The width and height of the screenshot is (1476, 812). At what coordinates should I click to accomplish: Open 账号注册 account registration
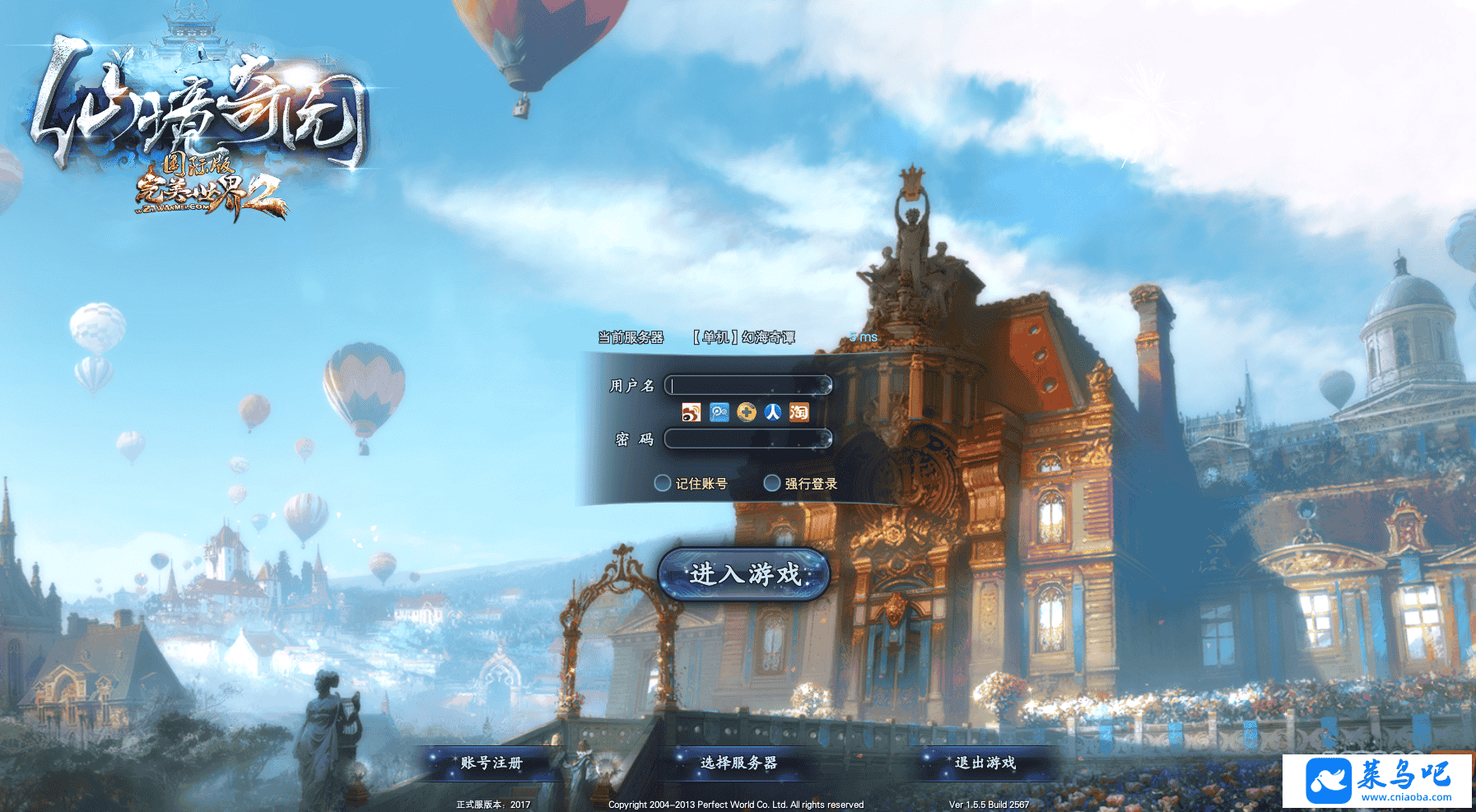tap(491, 763)
